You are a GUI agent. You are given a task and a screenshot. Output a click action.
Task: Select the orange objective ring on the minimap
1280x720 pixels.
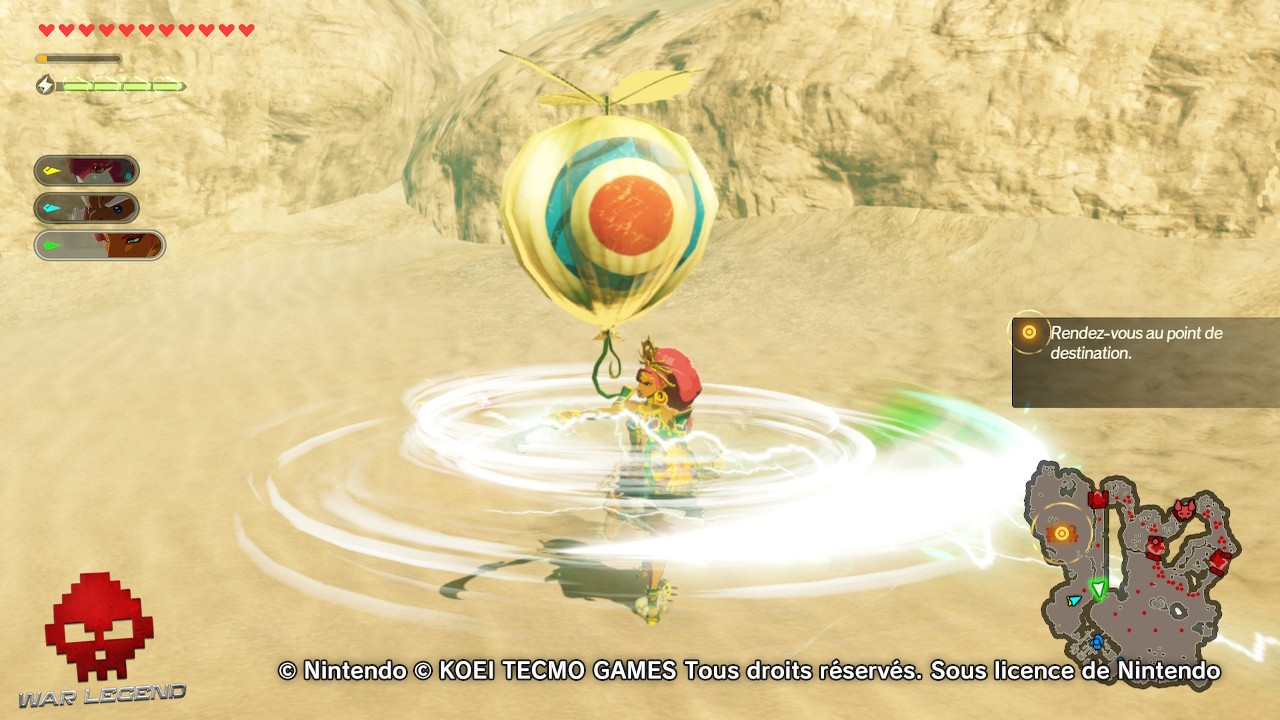1061,533
